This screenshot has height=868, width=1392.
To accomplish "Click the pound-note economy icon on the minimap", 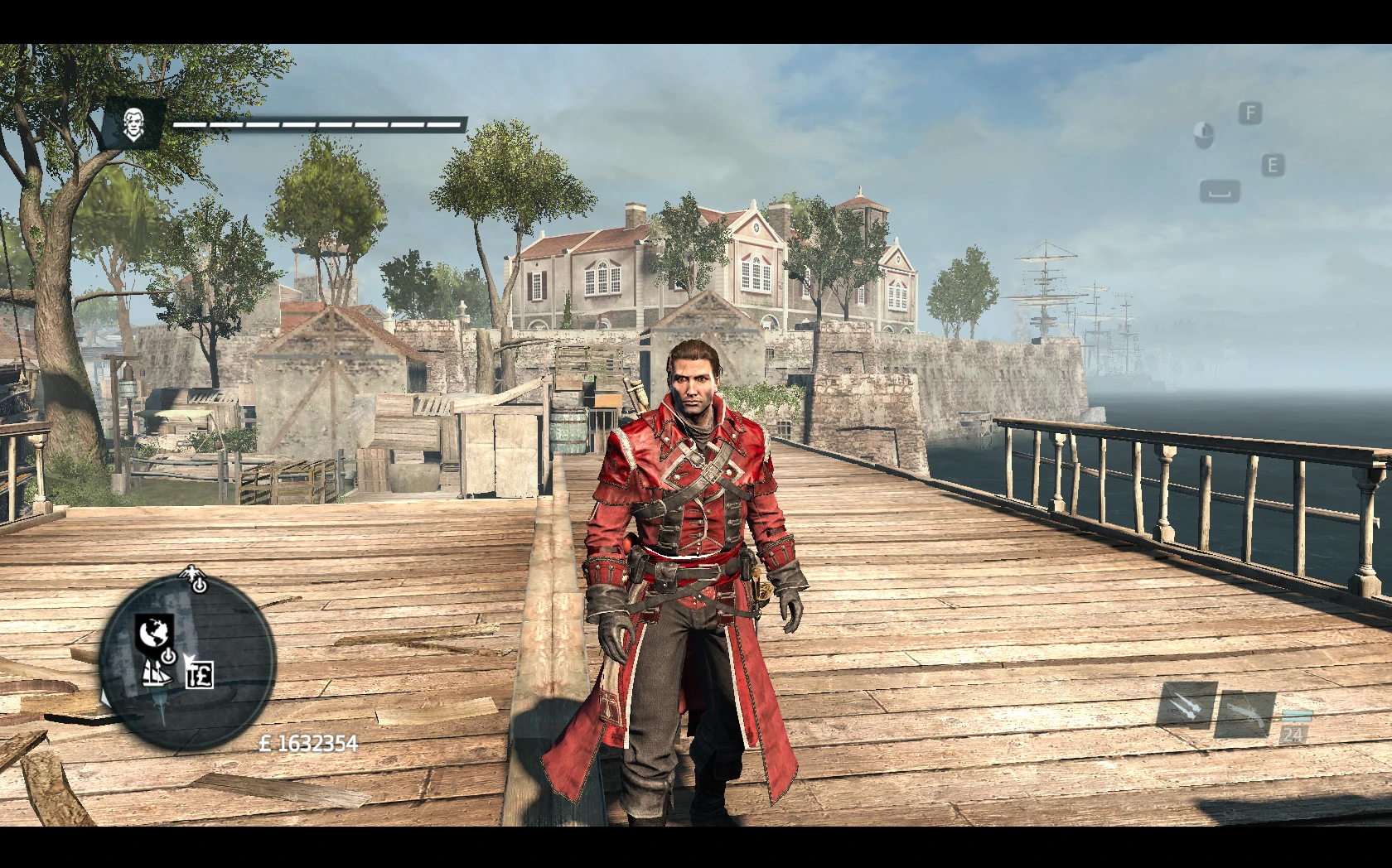I will click(x=200, y=675).
